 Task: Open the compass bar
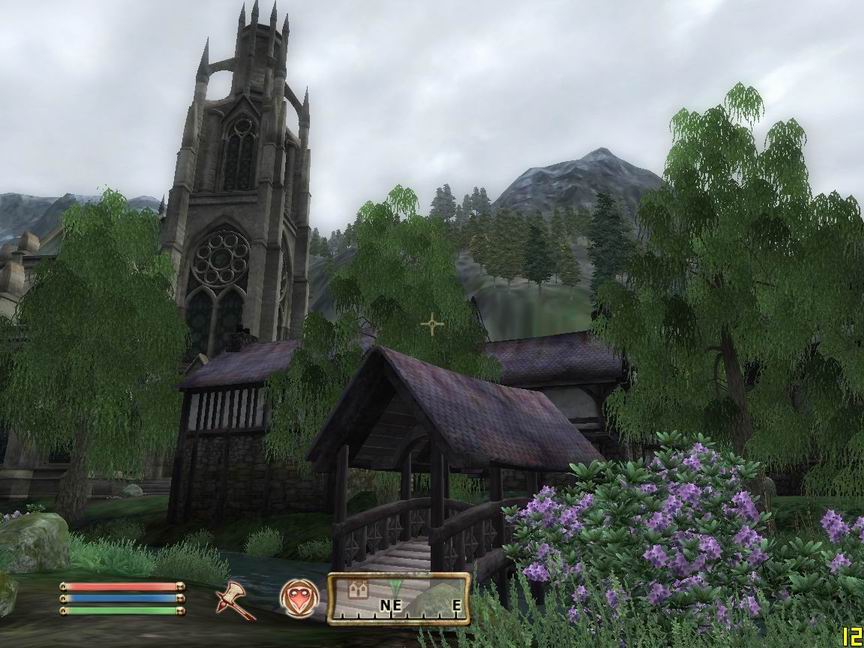pos(399,599)
